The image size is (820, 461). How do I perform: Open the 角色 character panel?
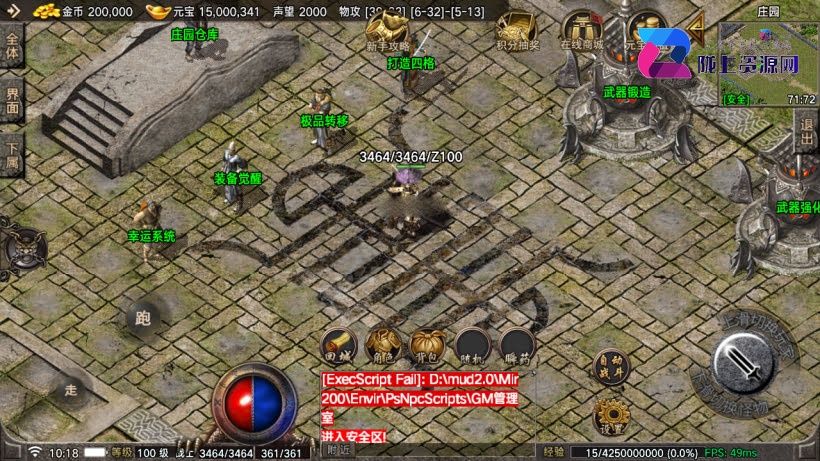point(384,346)
